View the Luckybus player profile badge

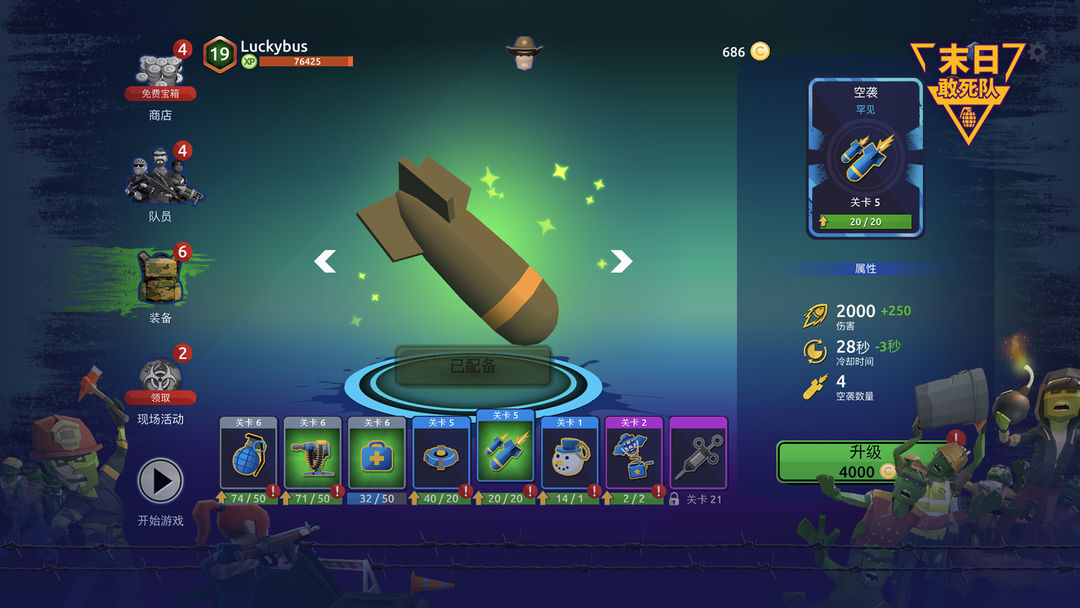click(x=219, y=54)
